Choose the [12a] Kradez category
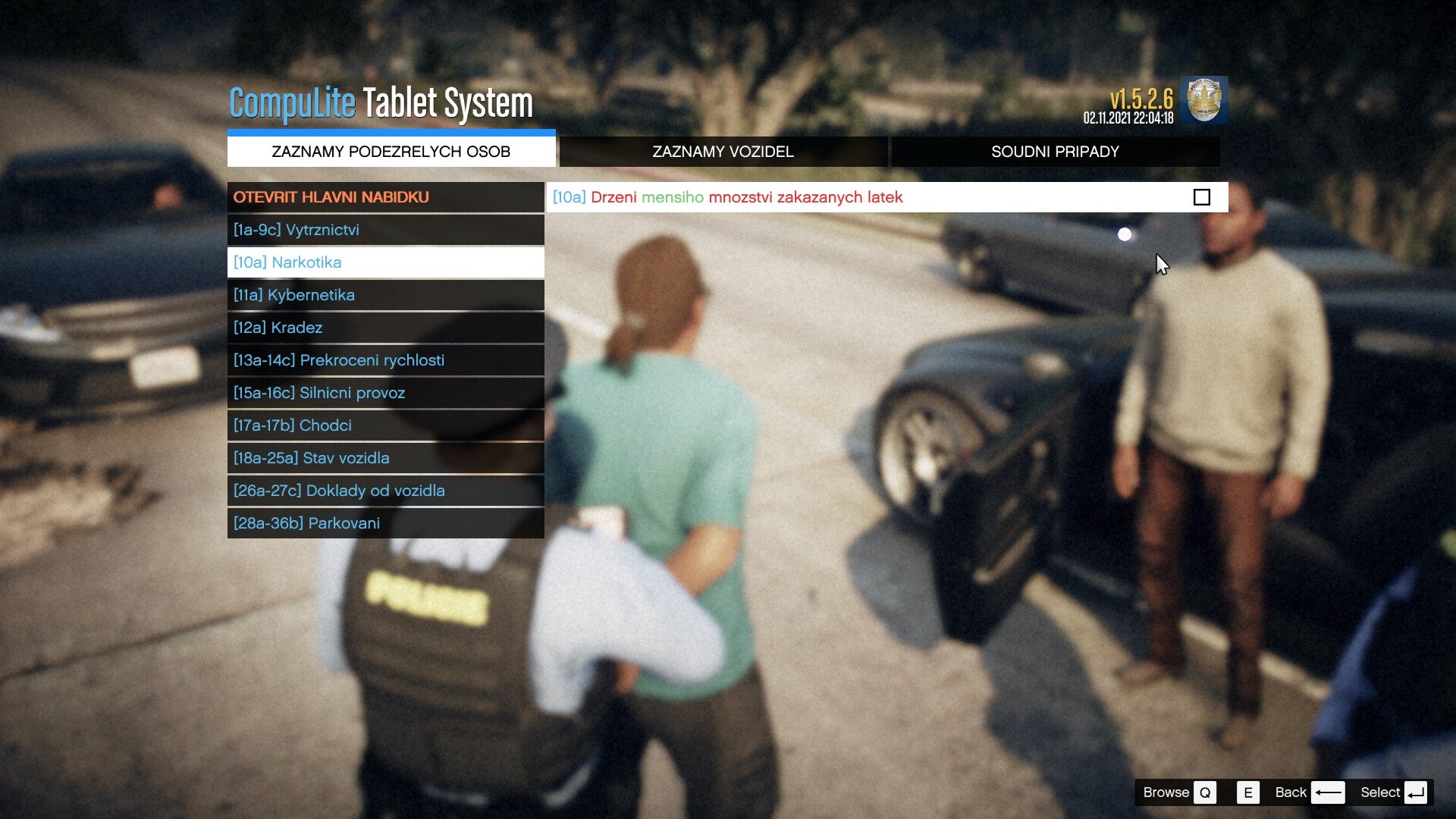This screenshot has height=819, width=1456. coord(385,328)
